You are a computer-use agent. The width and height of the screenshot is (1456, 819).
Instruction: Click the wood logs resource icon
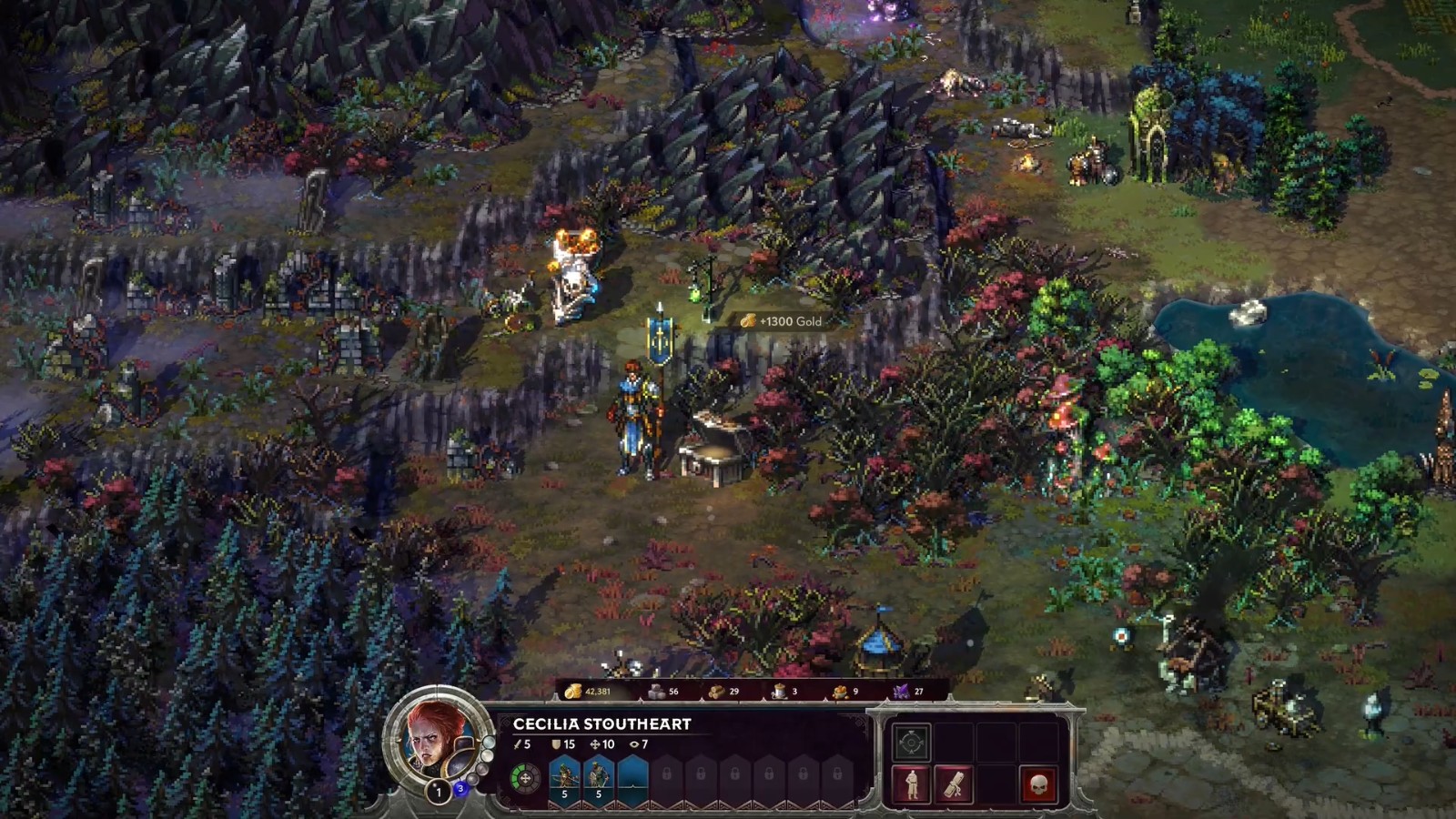(717, 692)
